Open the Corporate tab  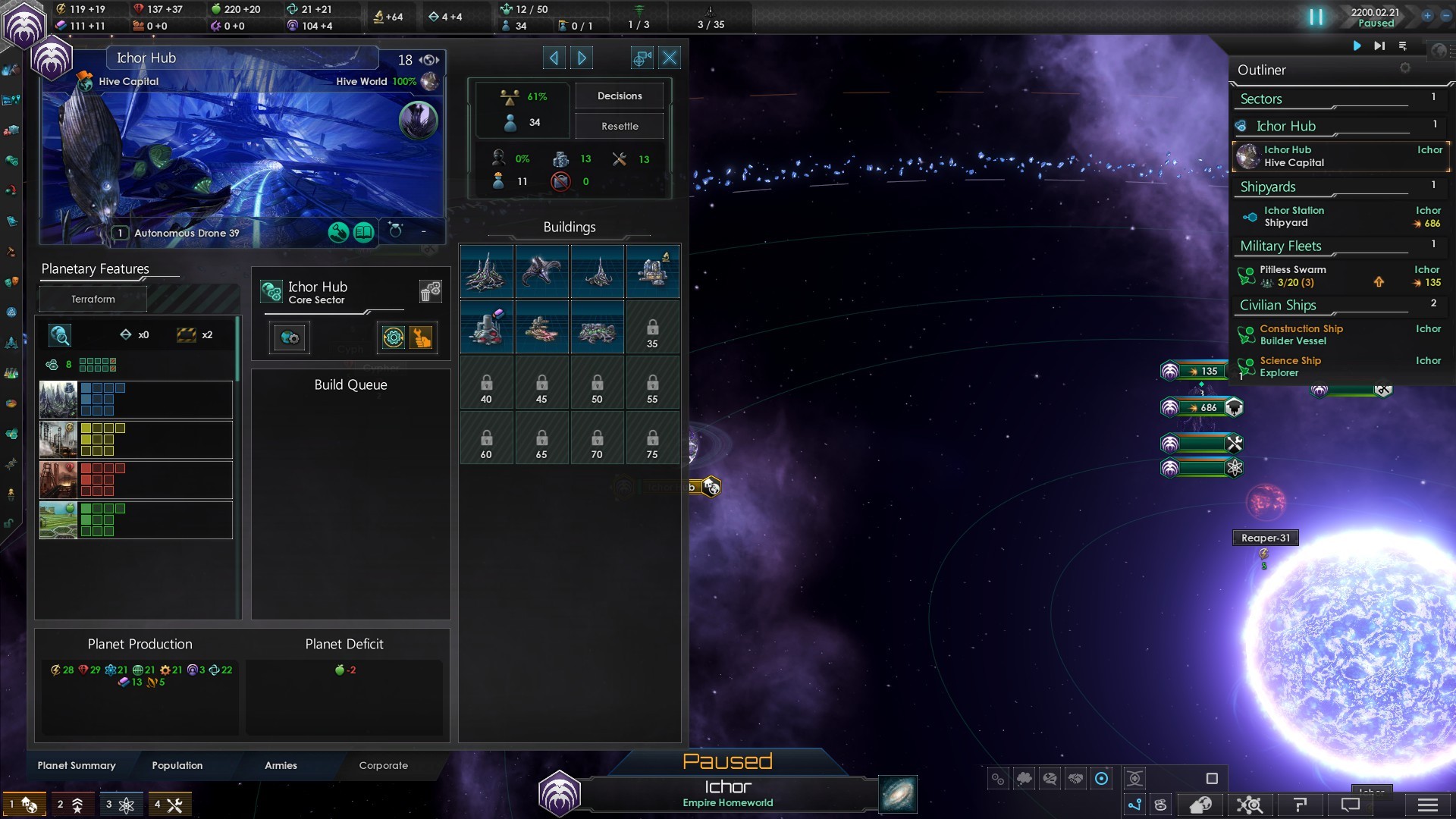point(383,765)
